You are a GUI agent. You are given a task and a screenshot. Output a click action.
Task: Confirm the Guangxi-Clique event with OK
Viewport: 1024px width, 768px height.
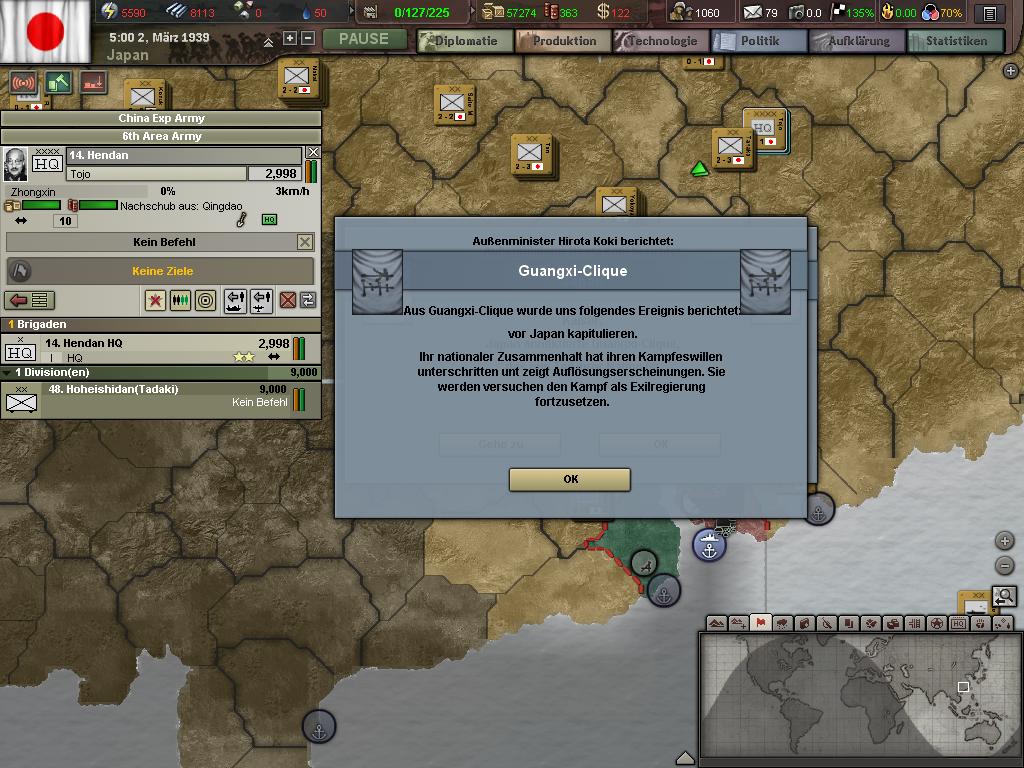click(x=570, y=479)
